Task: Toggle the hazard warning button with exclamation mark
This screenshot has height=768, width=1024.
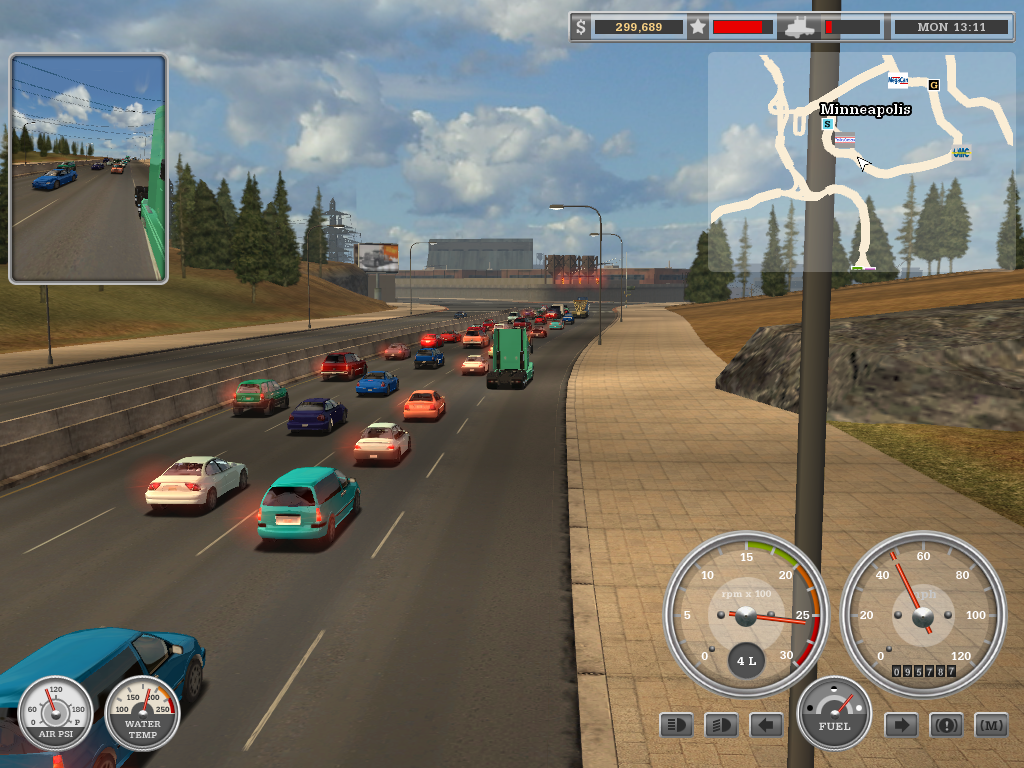Action: (946, 724)
